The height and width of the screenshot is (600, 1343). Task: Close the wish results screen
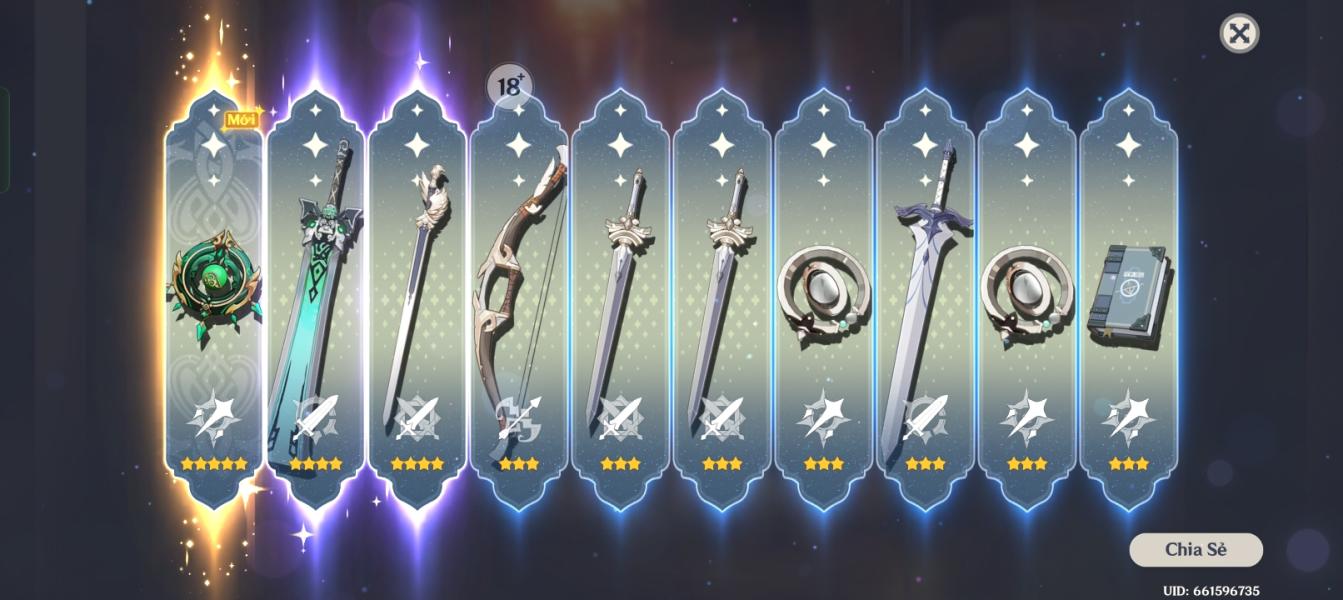(x=1239, y=33)
